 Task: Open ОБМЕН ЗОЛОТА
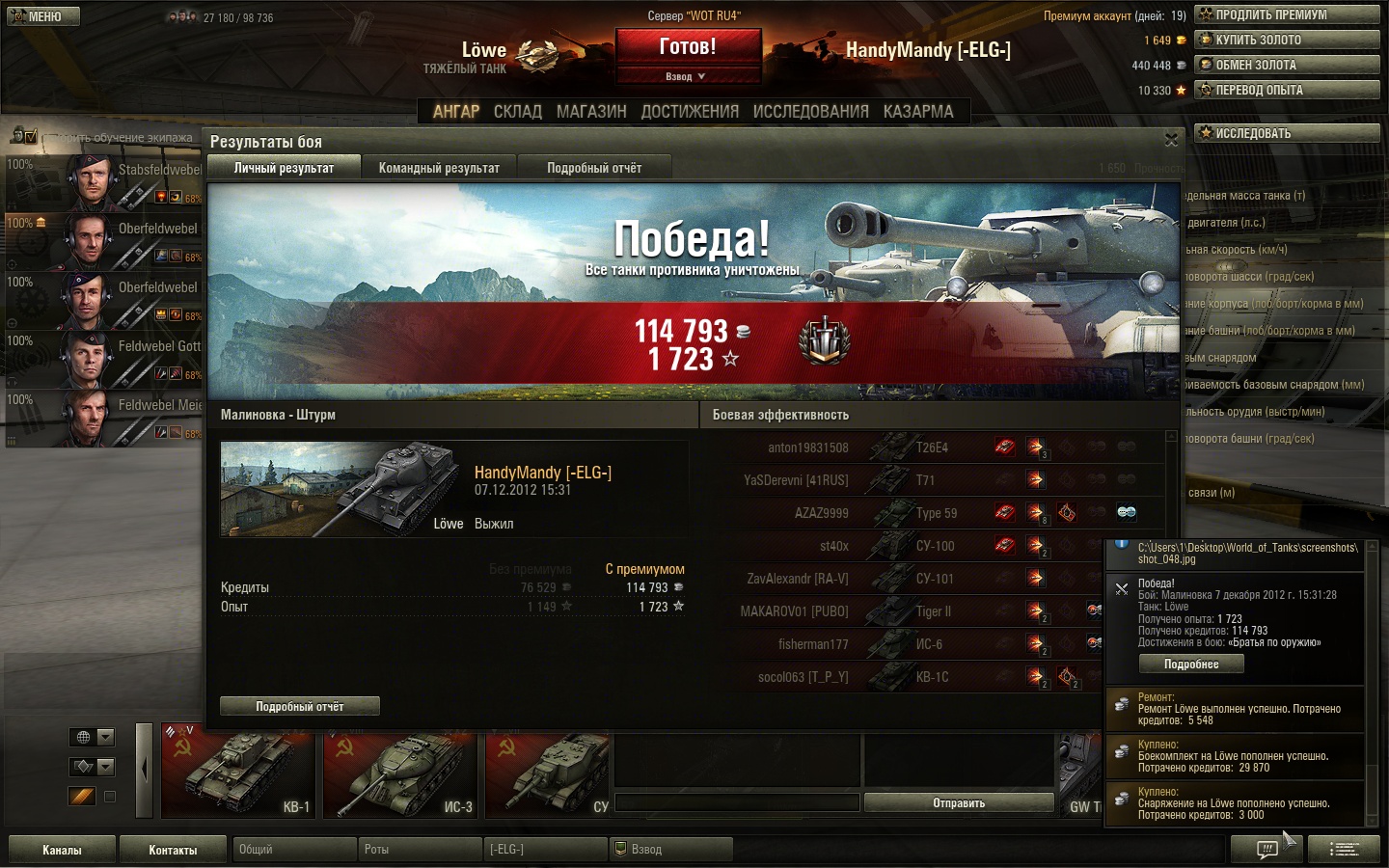click(x=1287, y=65)
